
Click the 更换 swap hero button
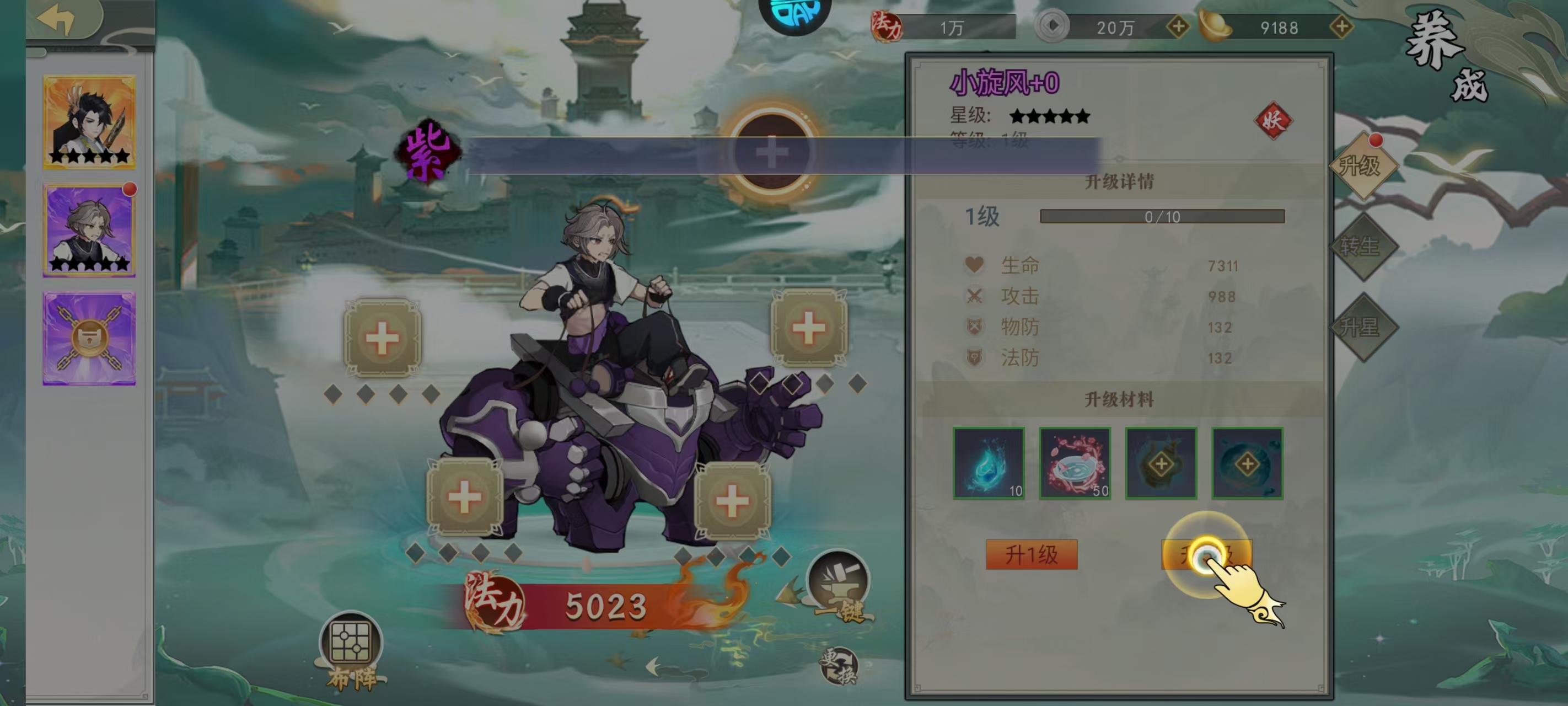click(839, 666)
